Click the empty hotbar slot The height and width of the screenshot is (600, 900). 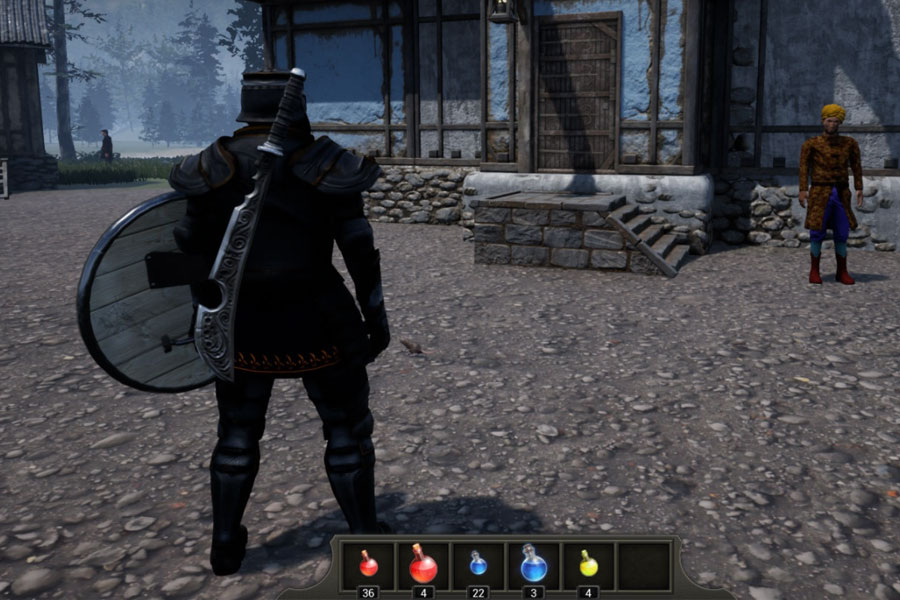click(643, 566)
